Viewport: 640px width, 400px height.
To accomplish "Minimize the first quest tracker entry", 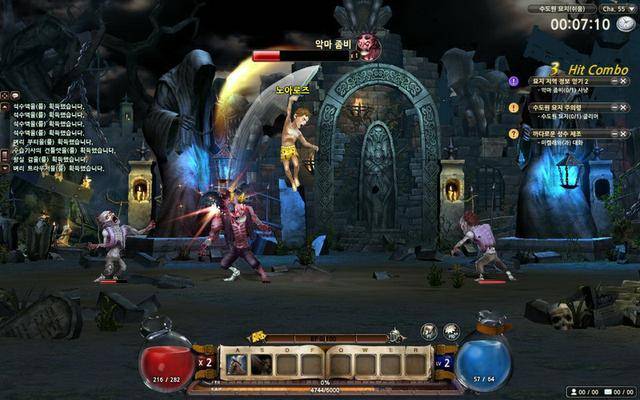I will click(612, 81).
